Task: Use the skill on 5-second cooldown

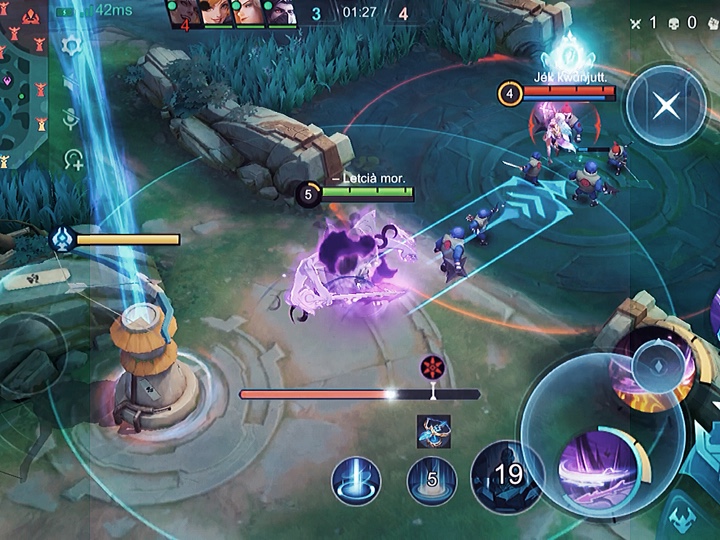Action: point(432,480)
